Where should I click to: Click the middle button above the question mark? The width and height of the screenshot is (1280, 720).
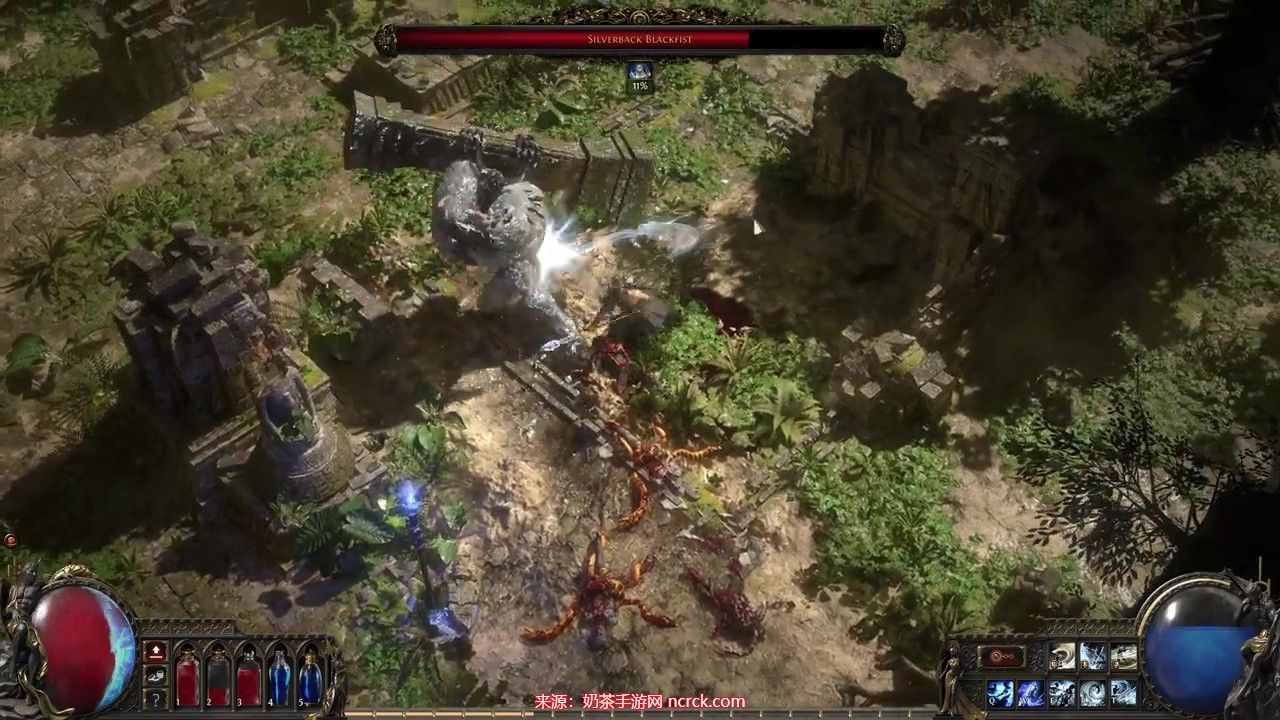coord(156,676)
